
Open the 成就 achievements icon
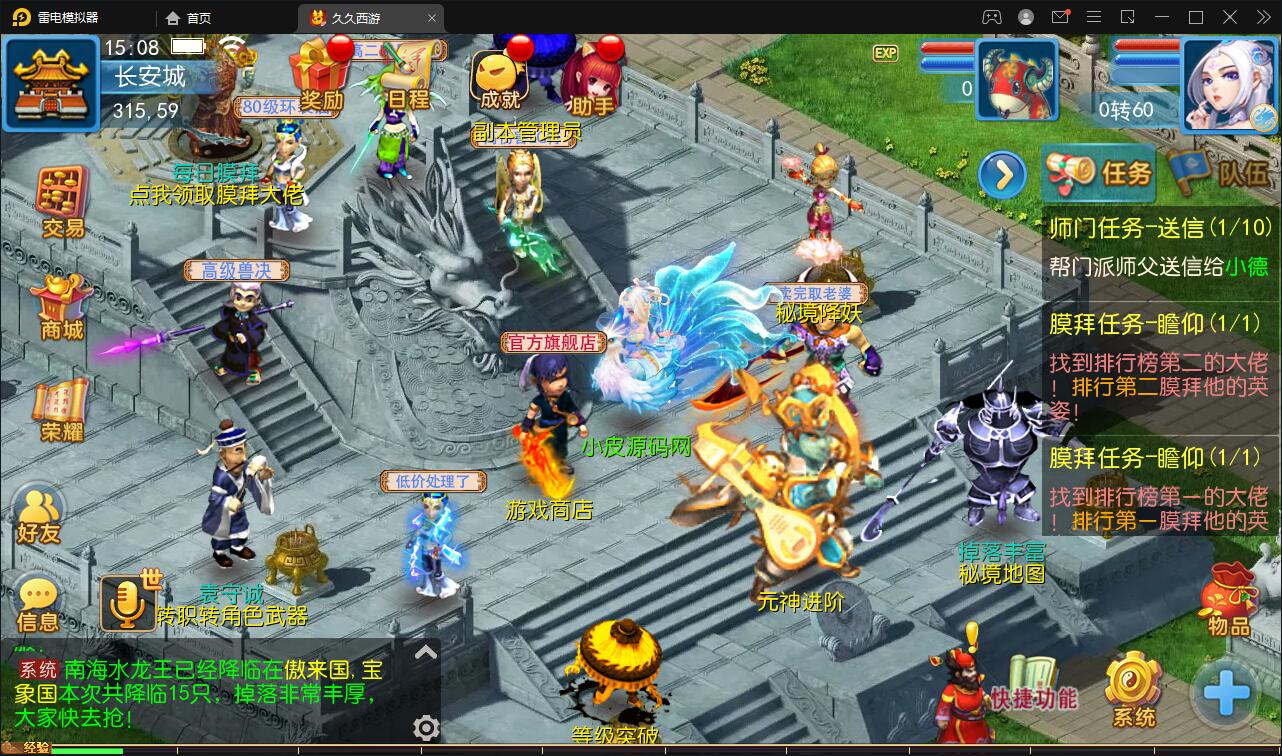point(500,78)
